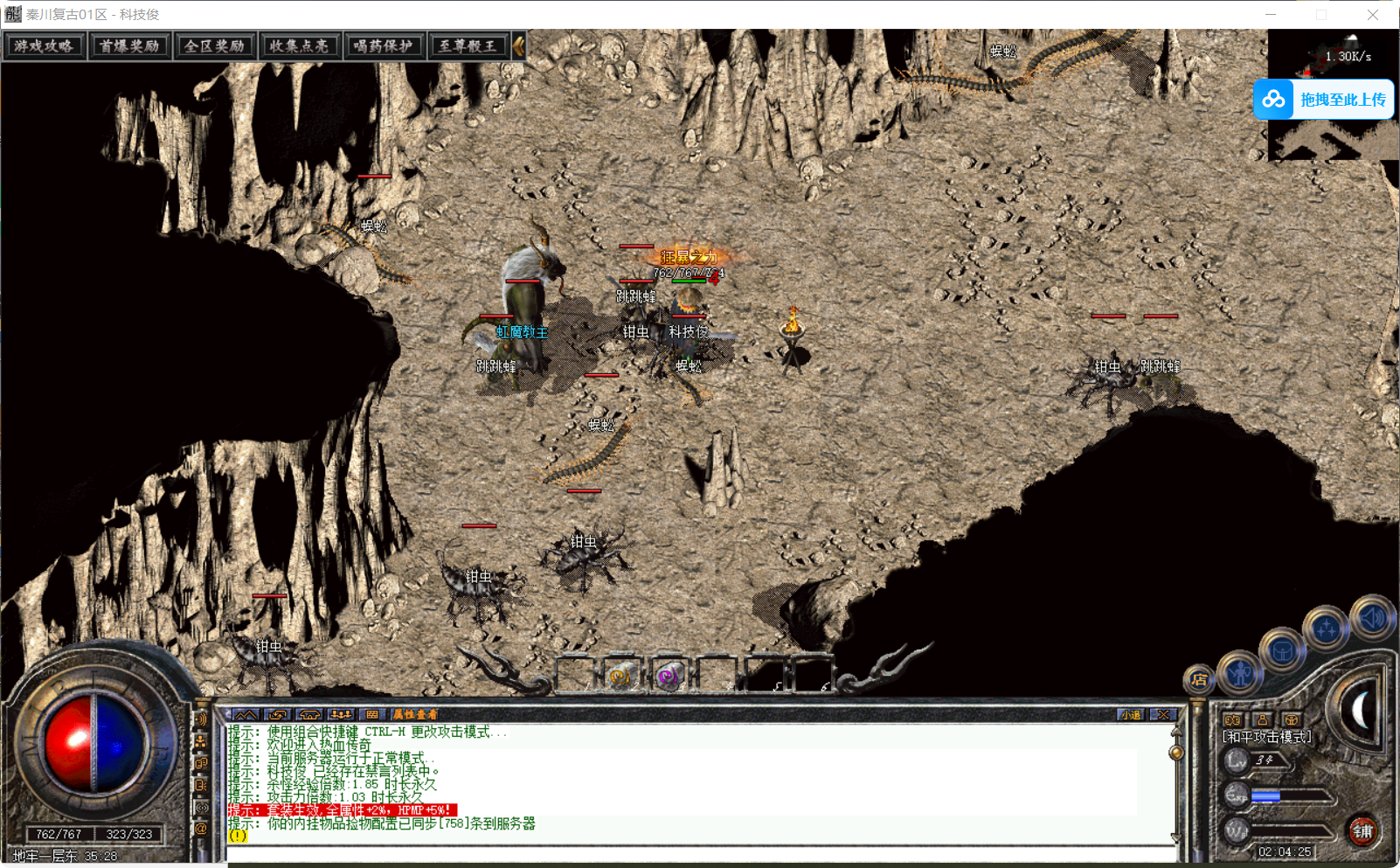Open the guild house icon in chat toolbar
Viewport: 1400px width, 868px height.
click(310, 713)
